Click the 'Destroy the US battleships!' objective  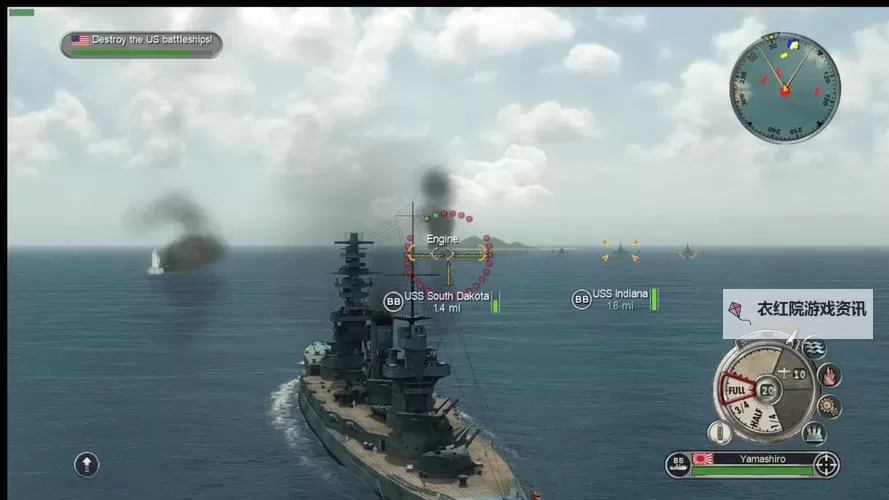[x=141, y=43]
